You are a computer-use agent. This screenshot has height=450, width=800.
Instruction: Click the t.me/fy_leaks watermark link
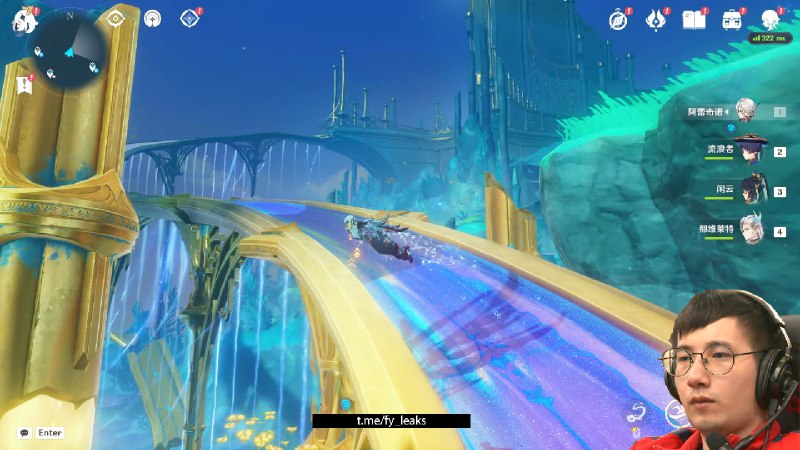(391, 421)
